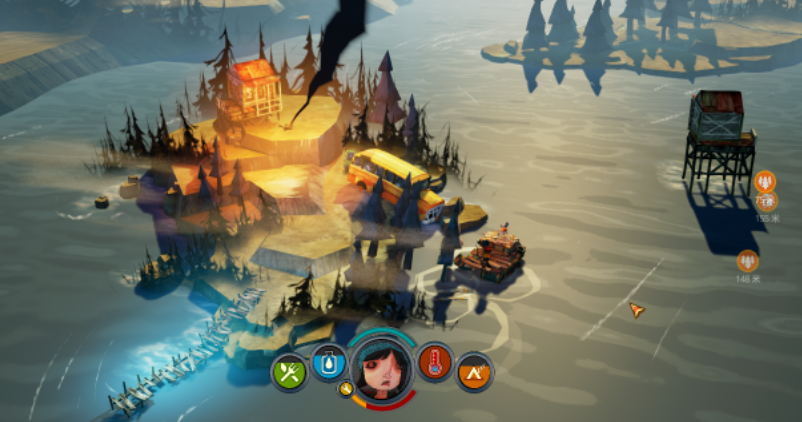Viewport: 802px width, 422px height.
Task: Select the orange tent rest icon
Action: (475, 373)
